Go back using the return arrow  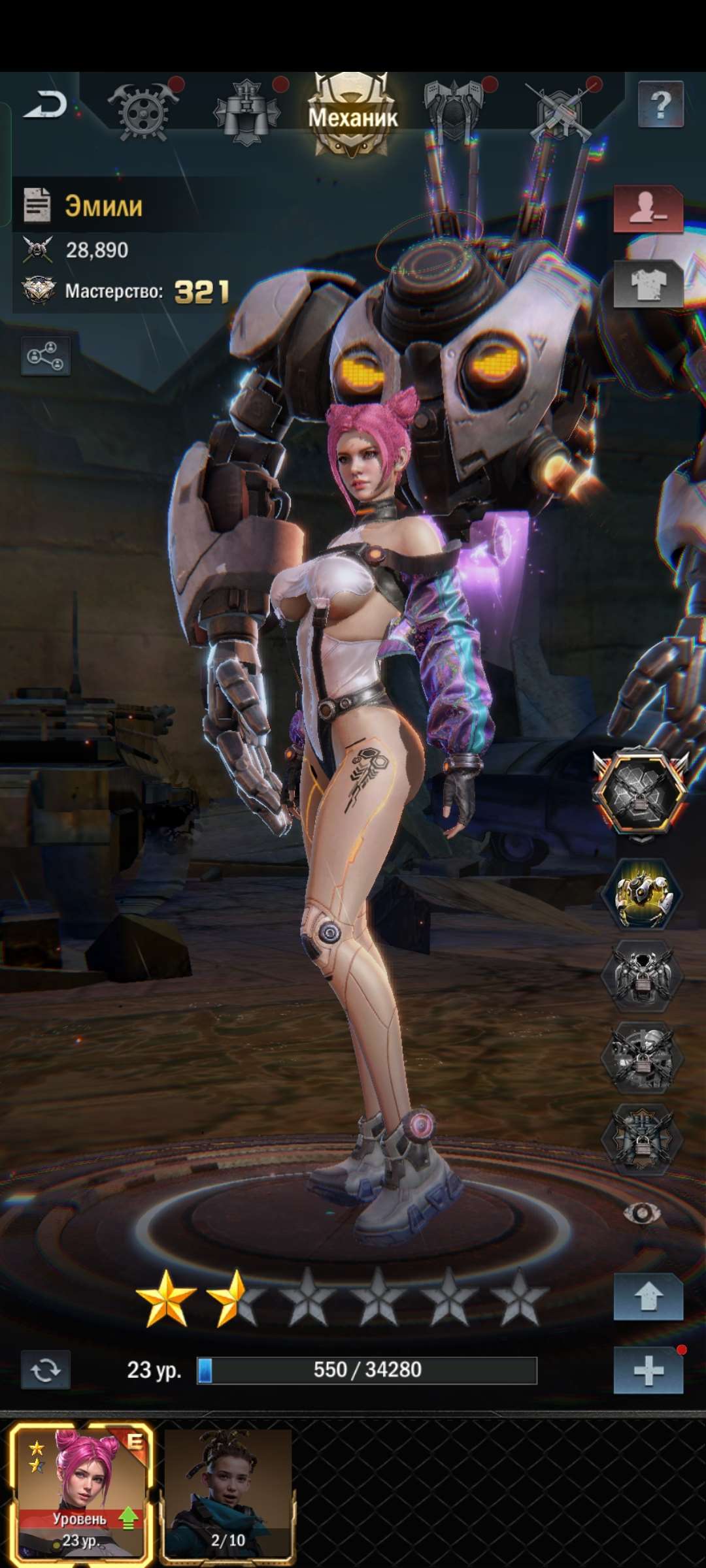46,105
